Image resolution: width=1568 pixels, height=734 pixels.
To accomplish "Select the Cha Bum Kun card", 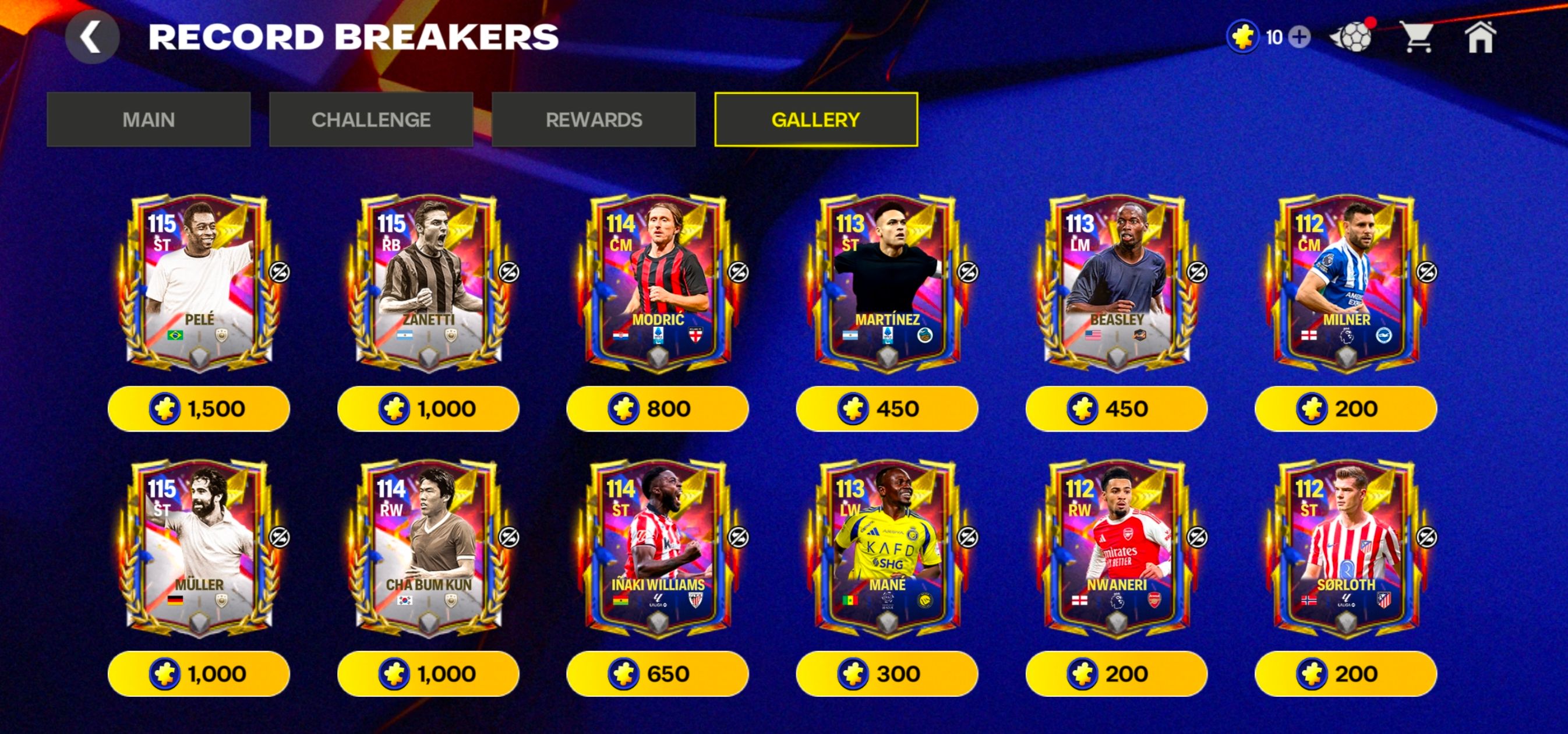I will (429, 548).
